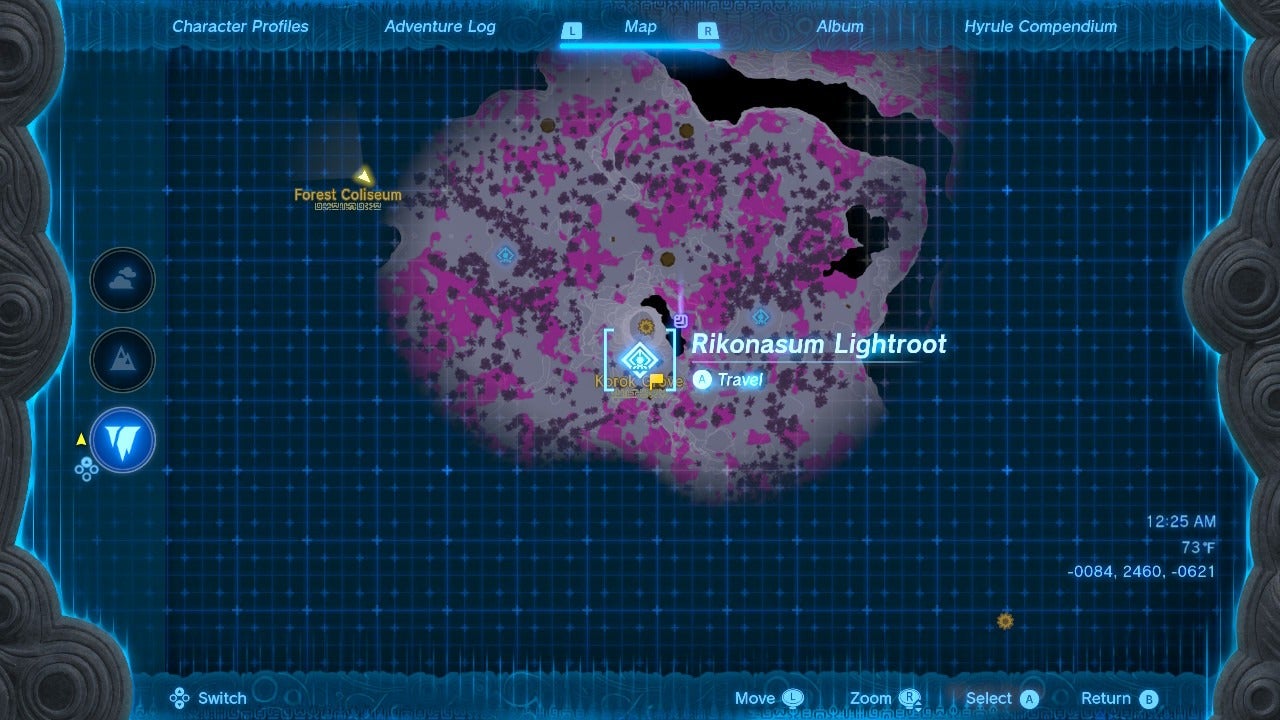This screenshot has width=1280, height=720.
Task: Click the Switch clover icon in the bottom bar
Action: [180, 698]
